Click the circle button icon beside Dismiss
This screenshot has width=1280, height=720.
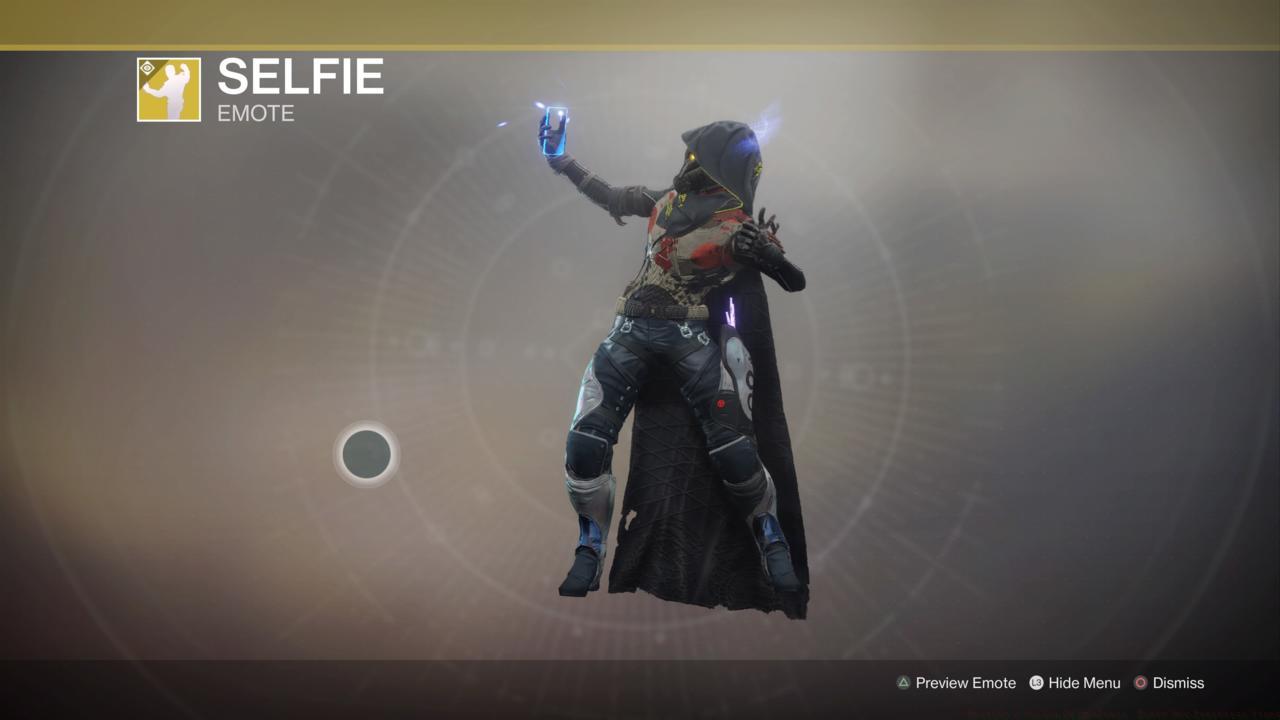pos(1139,683)
